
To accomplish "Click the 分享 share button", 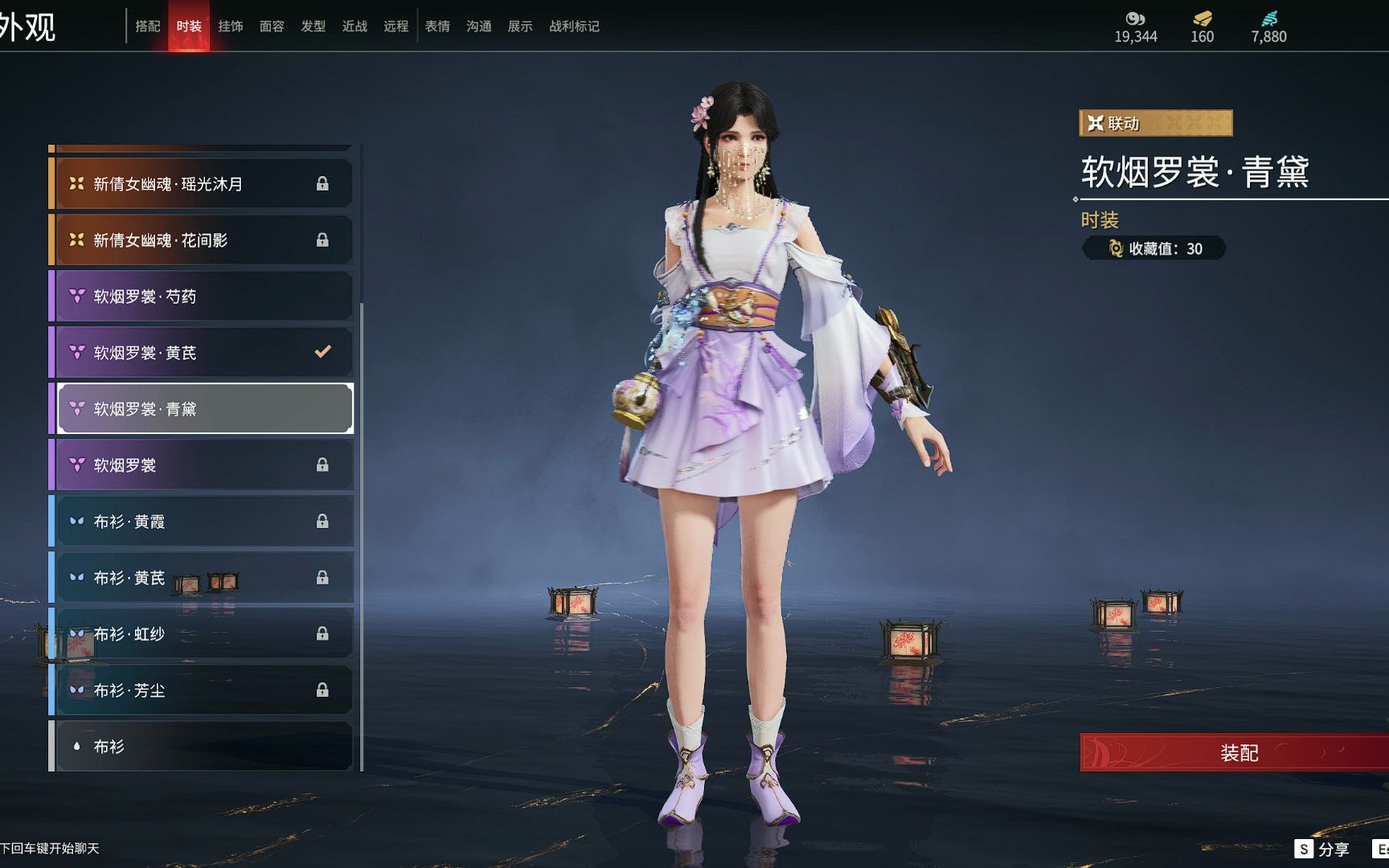I will [x=1321, y=848].
